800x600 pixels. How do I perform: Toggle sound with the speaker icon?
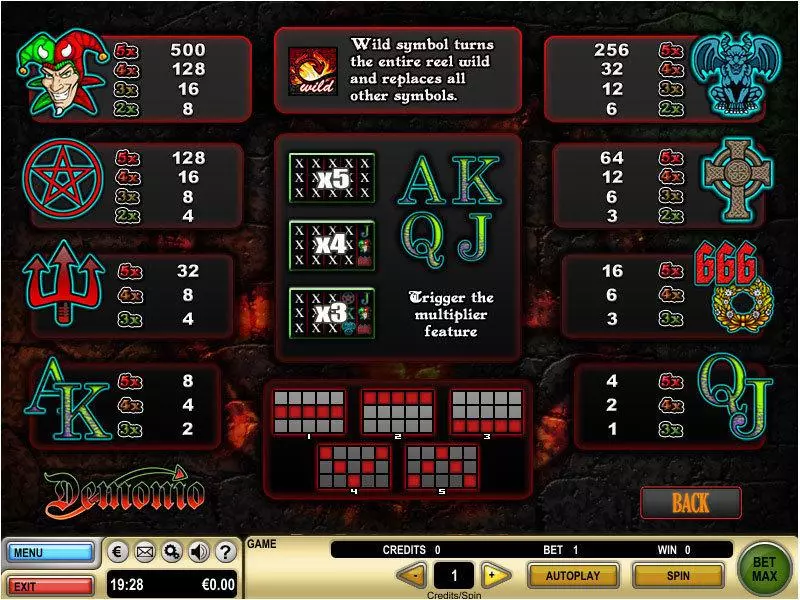point(198,551)
